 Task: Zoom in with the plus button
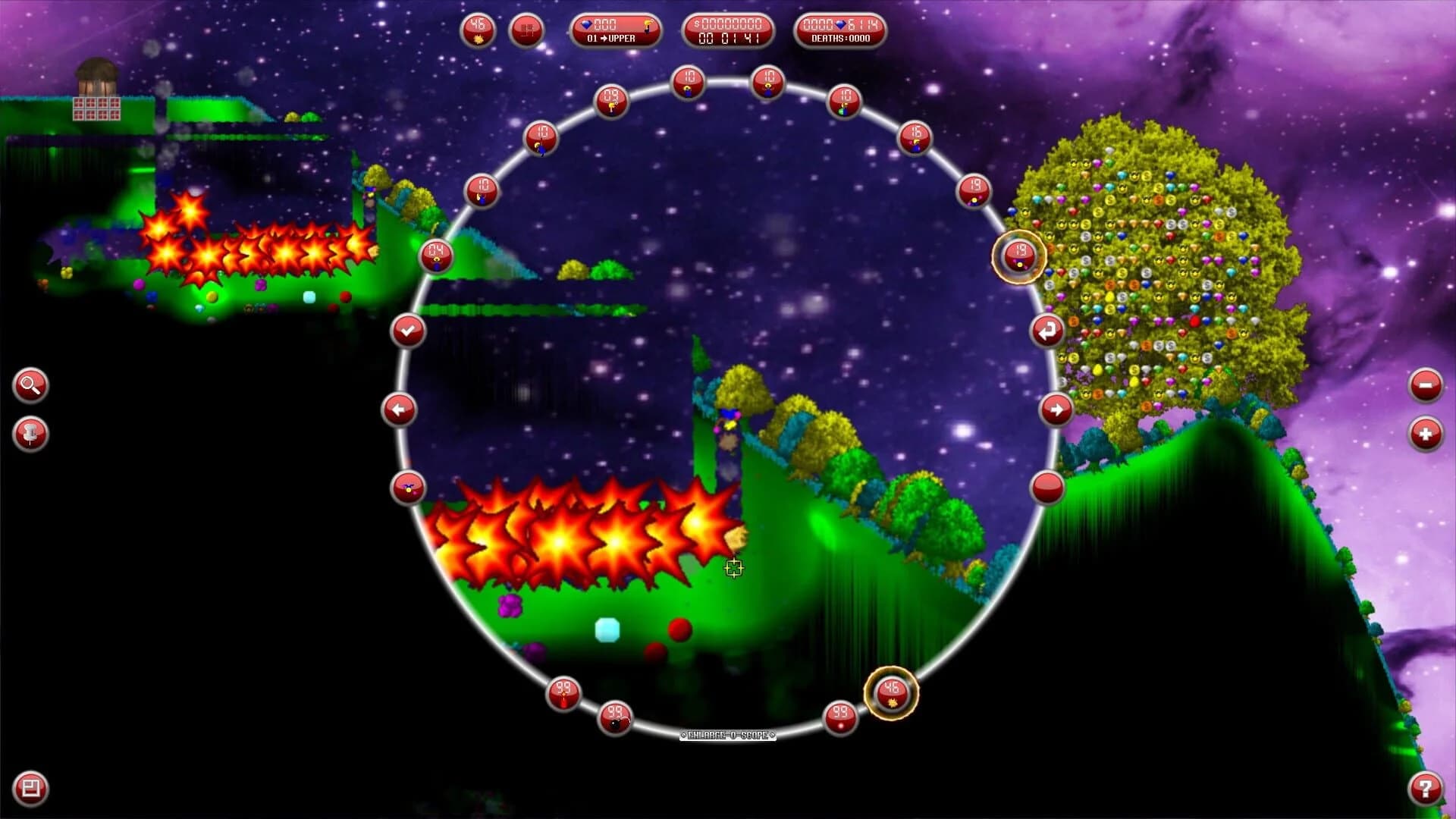1426,435
